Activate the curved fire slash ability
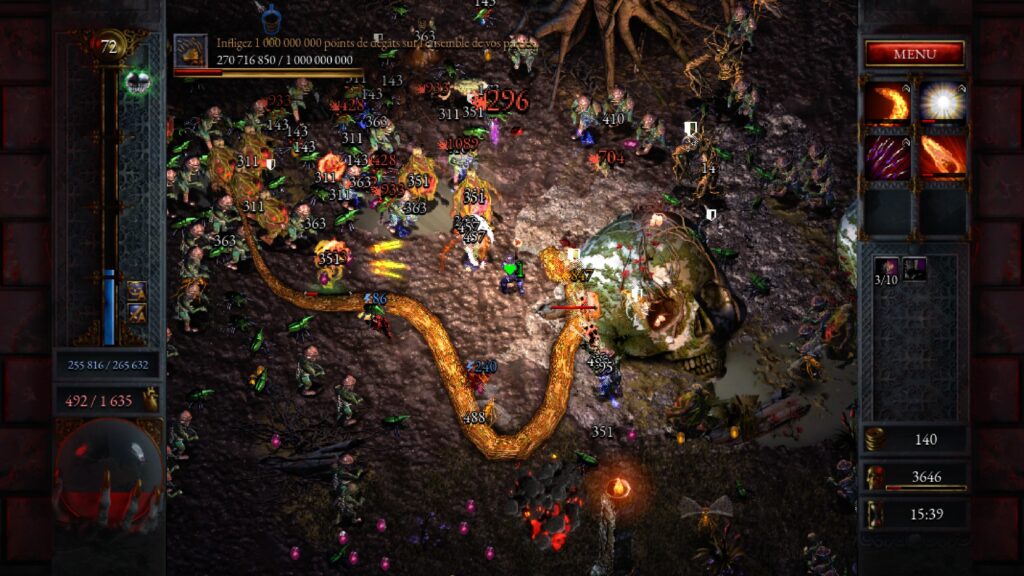 click(887, 104)
